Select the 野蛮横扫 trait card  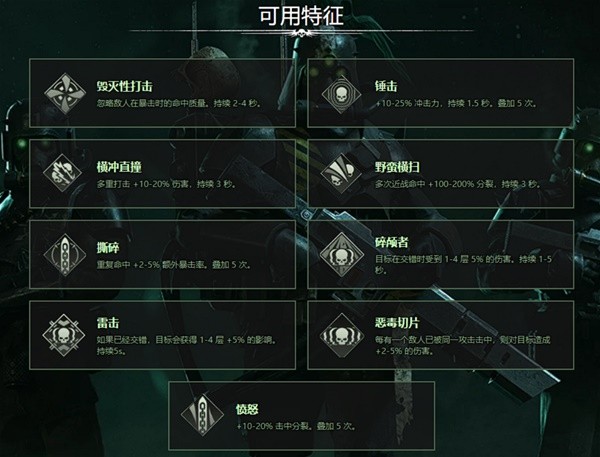439,174
